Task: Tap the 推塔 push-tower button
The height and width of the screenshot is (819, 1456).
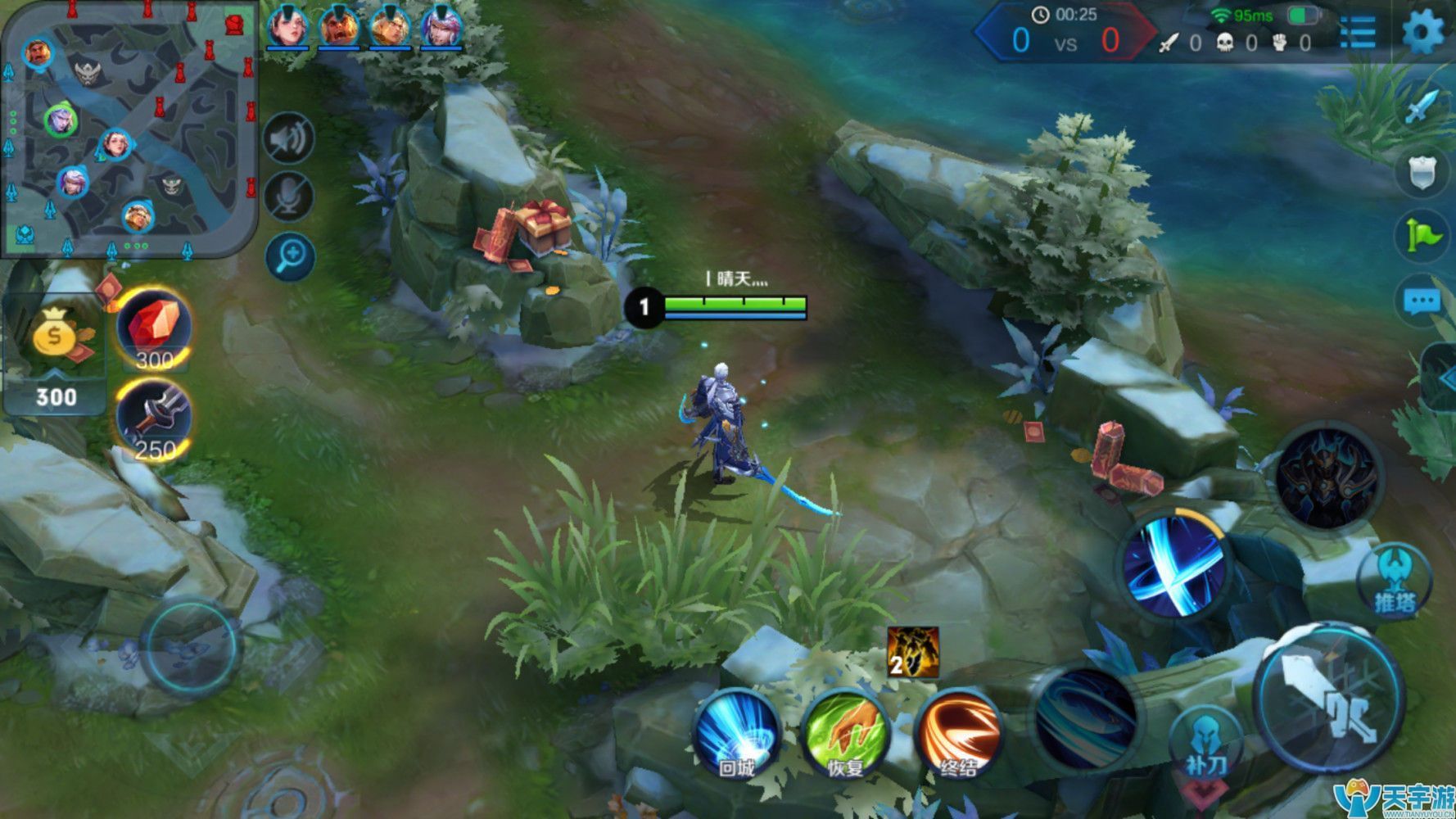Action: point(1394,580)
